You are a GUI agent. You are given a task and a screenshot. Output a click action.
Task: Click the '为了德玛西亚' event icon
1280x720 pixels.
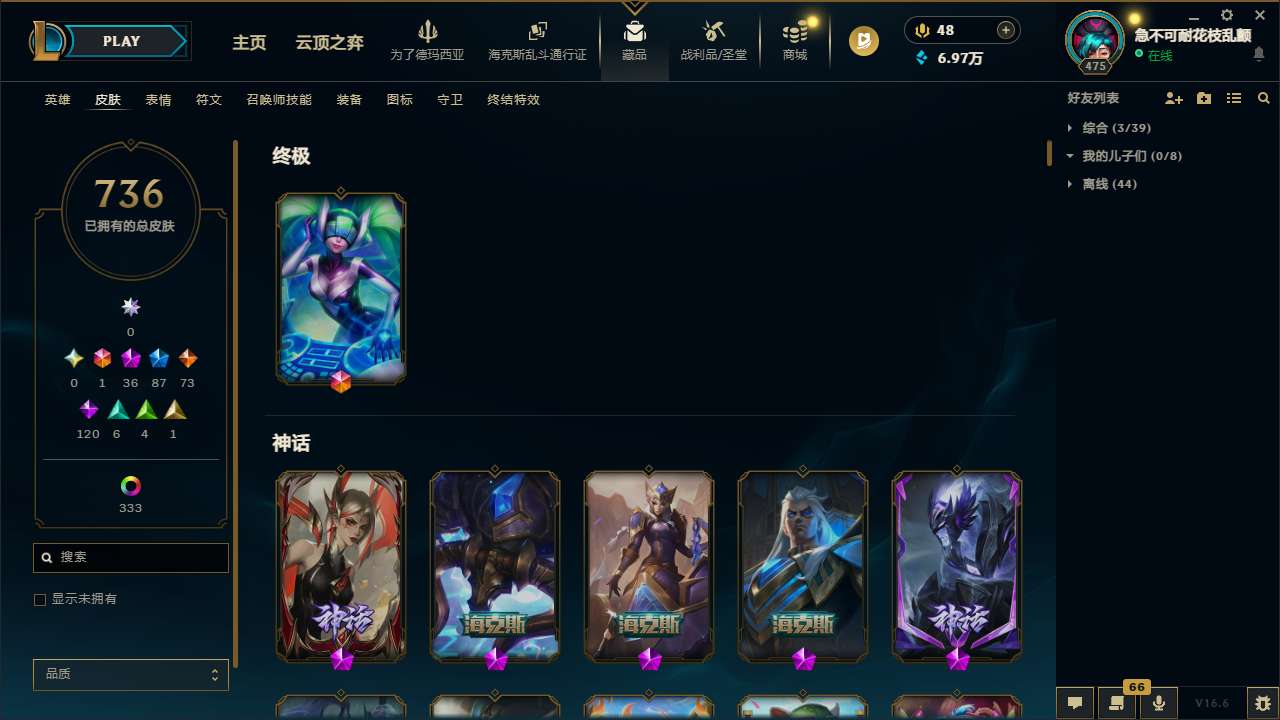[x=428, y=40]
